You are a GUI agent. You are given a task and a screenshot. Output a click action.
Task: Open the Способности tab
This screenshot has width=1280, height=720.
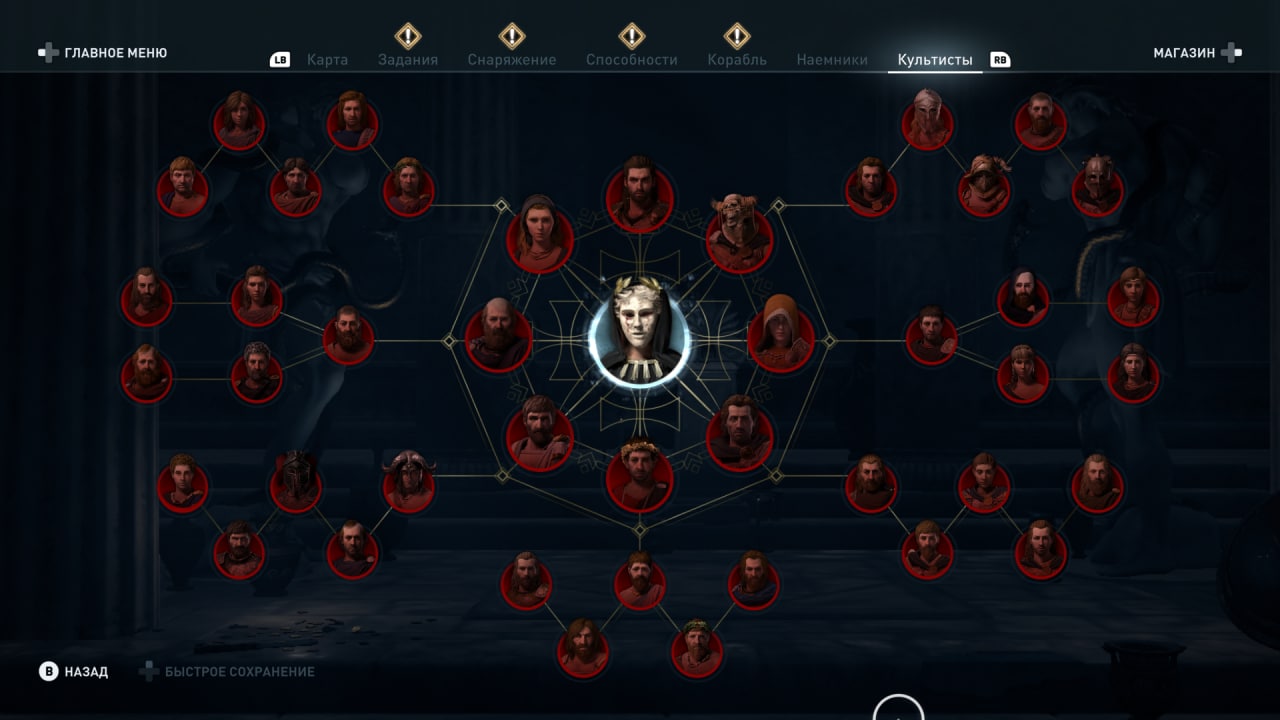pos(631,60)
